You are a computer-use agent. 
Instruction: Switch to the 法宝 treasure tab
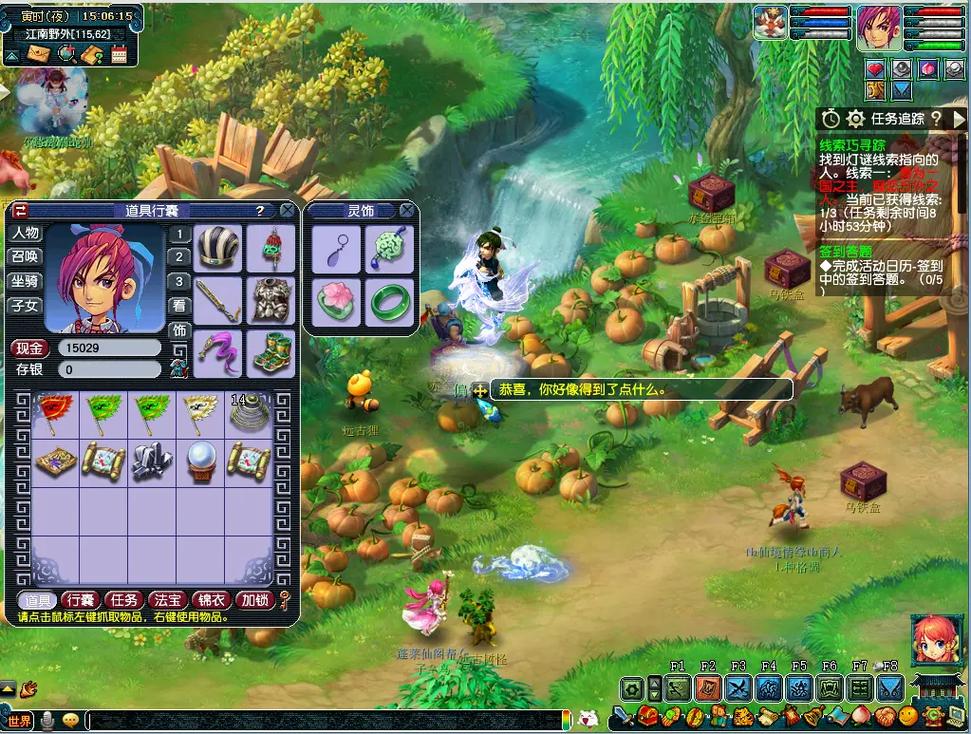(167, 600)
